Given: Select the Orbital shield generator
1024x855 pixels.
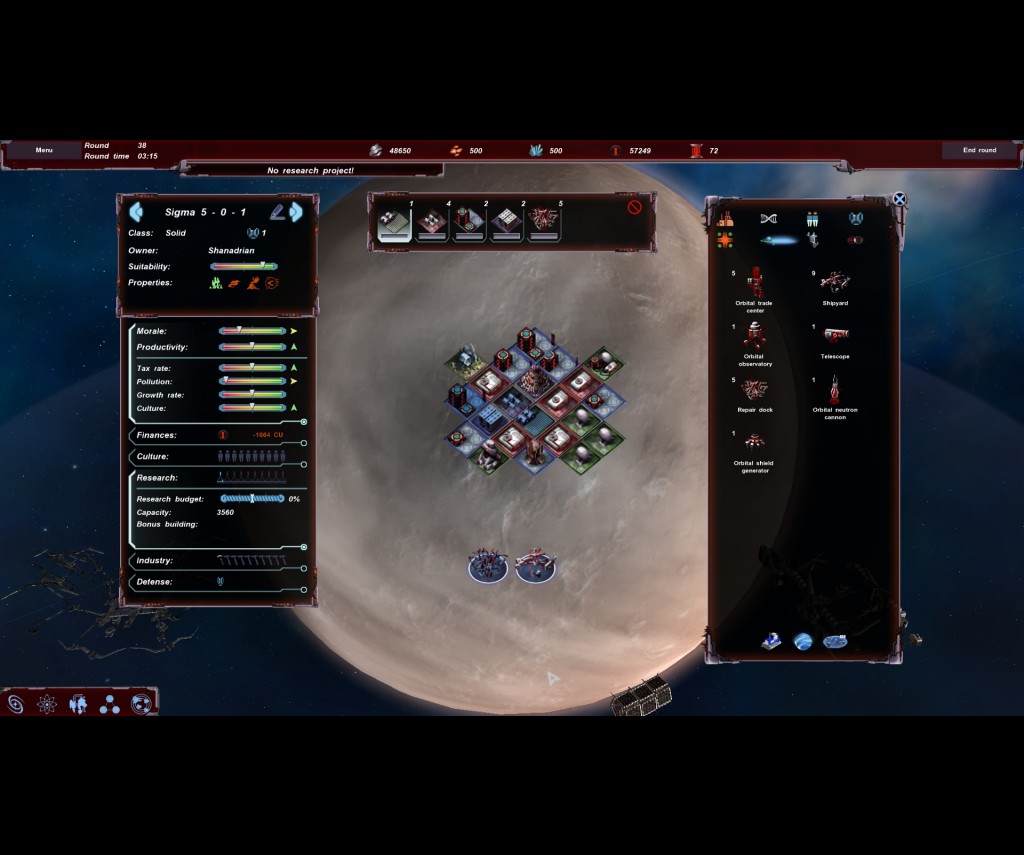Looking at the screenshot, I should click(x=754, y=443).
